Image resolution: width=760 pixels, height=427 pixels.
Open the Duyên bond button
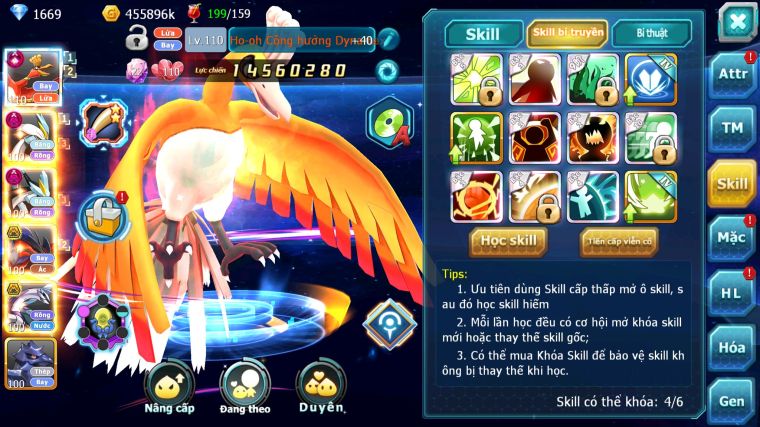[321, 388]
